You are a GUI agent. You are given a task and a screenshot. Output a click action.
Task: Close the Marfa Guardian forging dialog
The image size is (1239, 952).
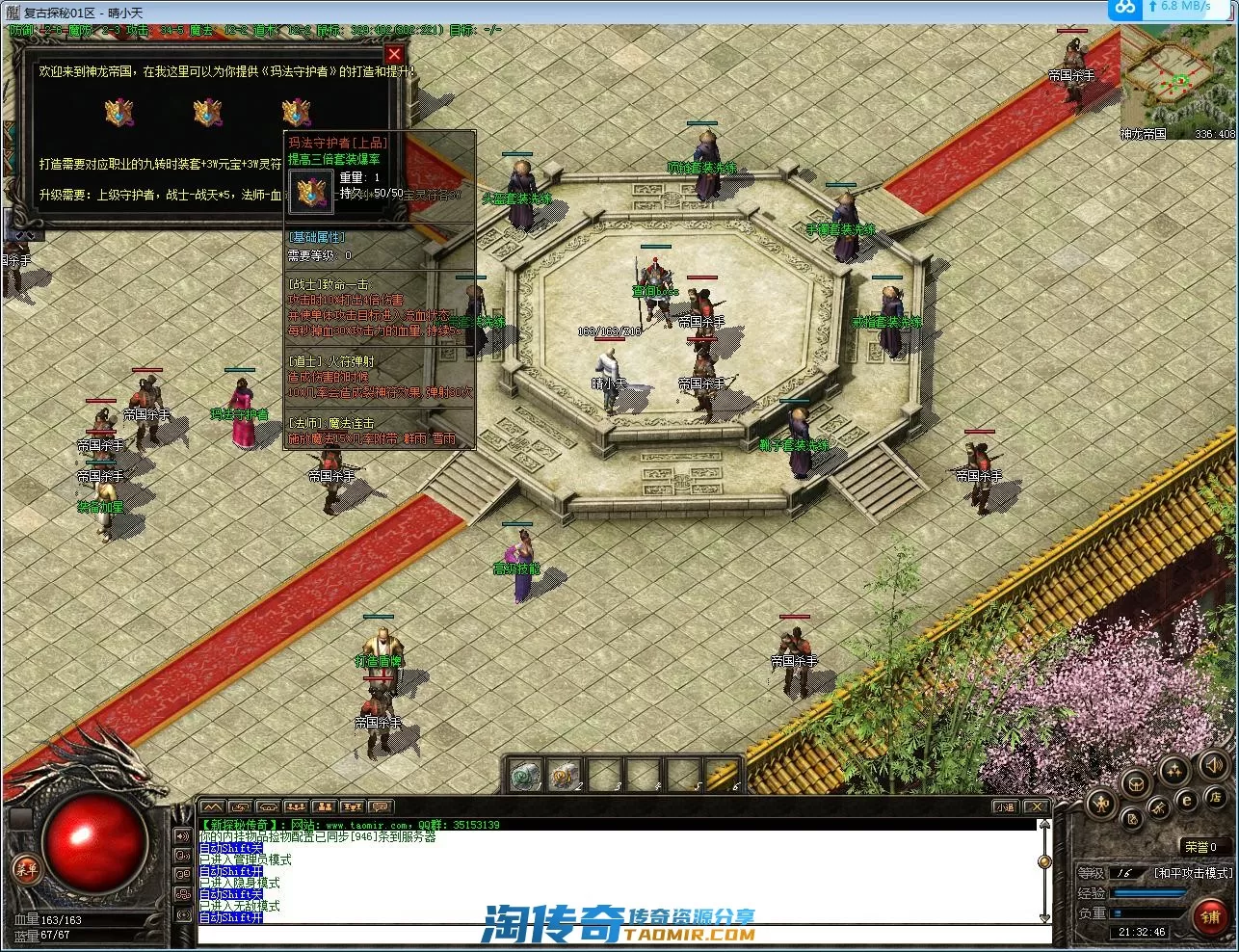(x=393, y=54)
